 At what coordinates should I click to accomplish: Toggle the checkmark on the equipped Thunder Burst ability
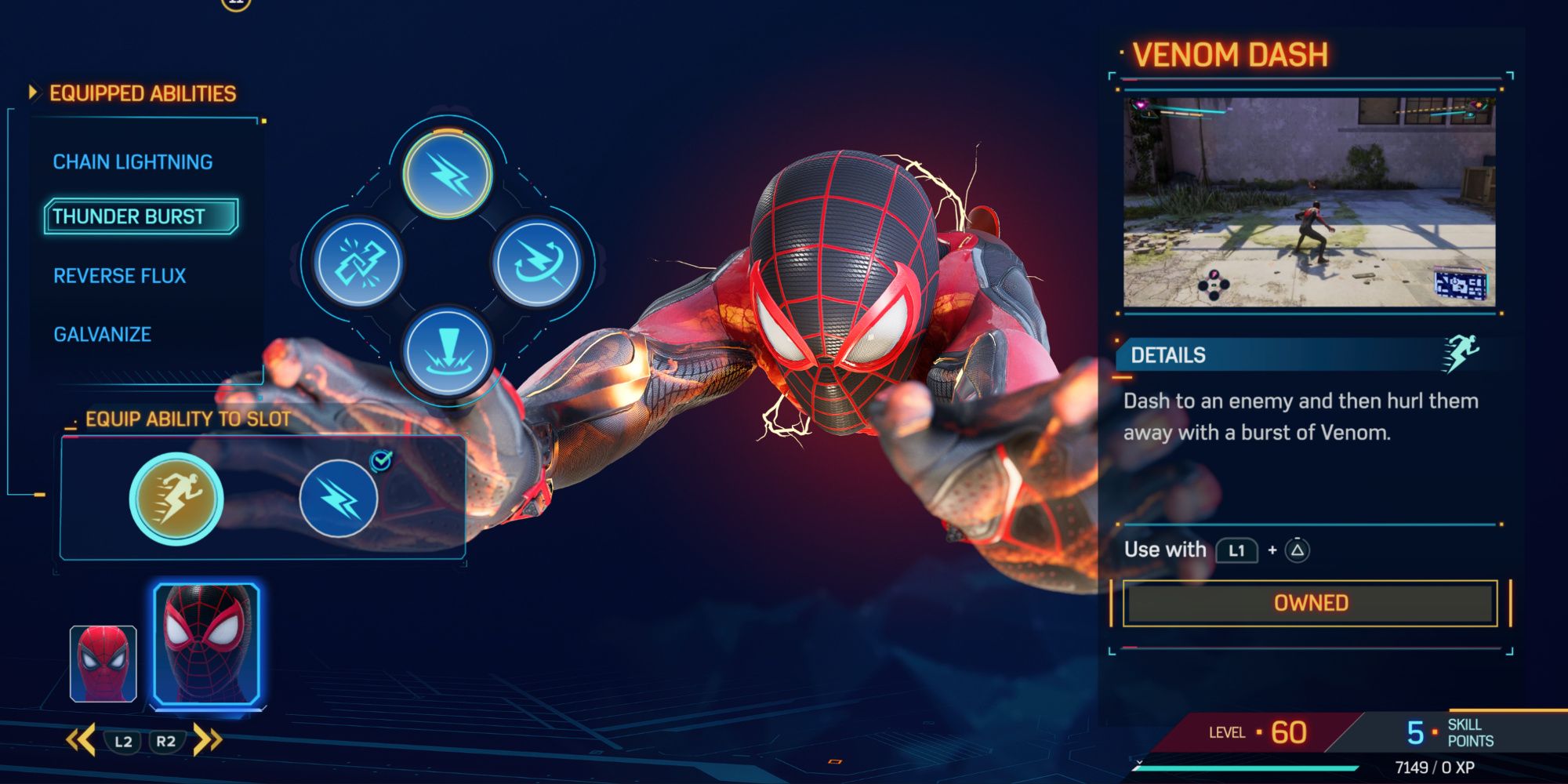[379, 462]
